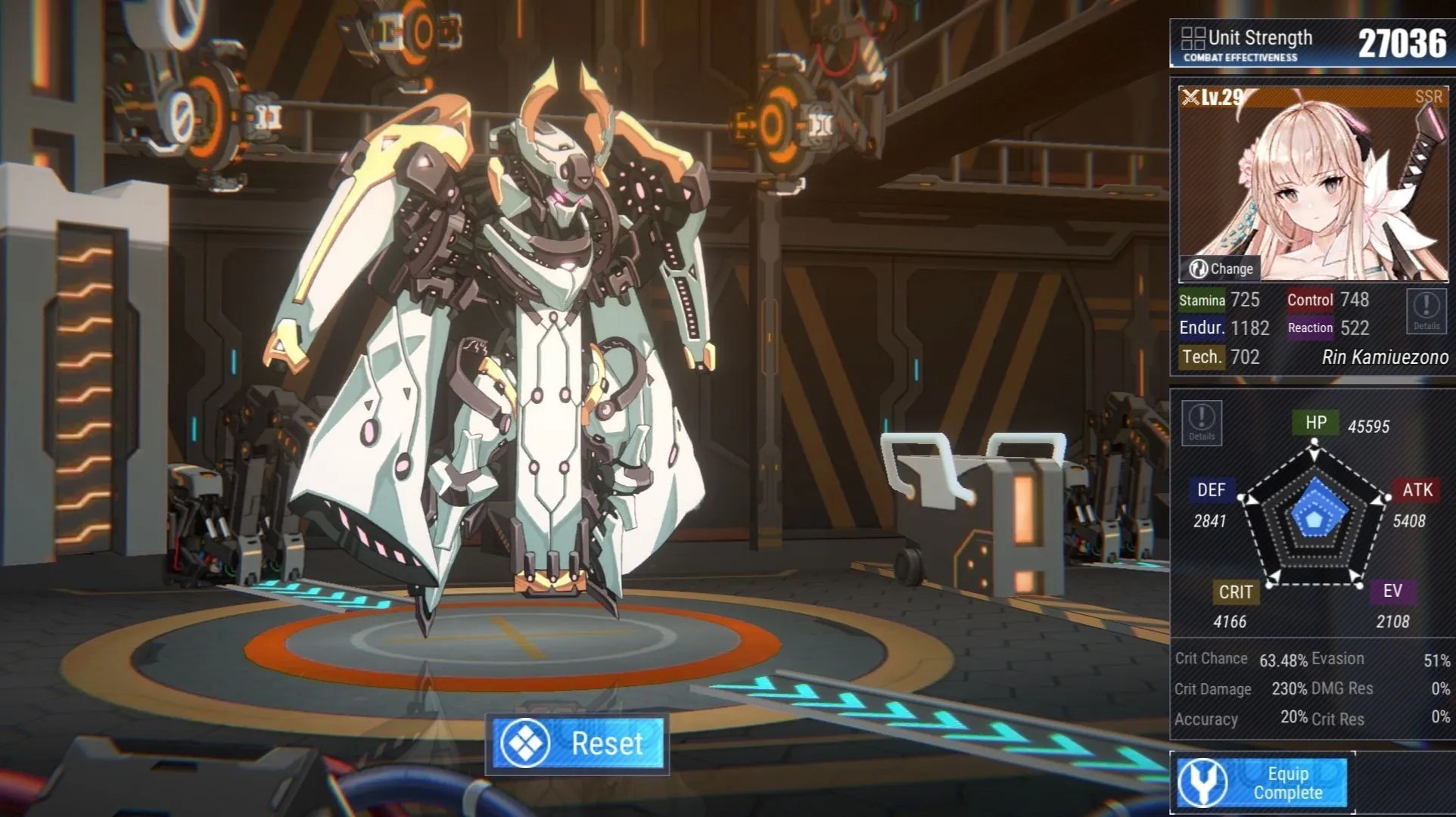The image size is (1456, 817).
Task: Reset the mech equipment
Action: pyautogui.click(x=577, y=744)
